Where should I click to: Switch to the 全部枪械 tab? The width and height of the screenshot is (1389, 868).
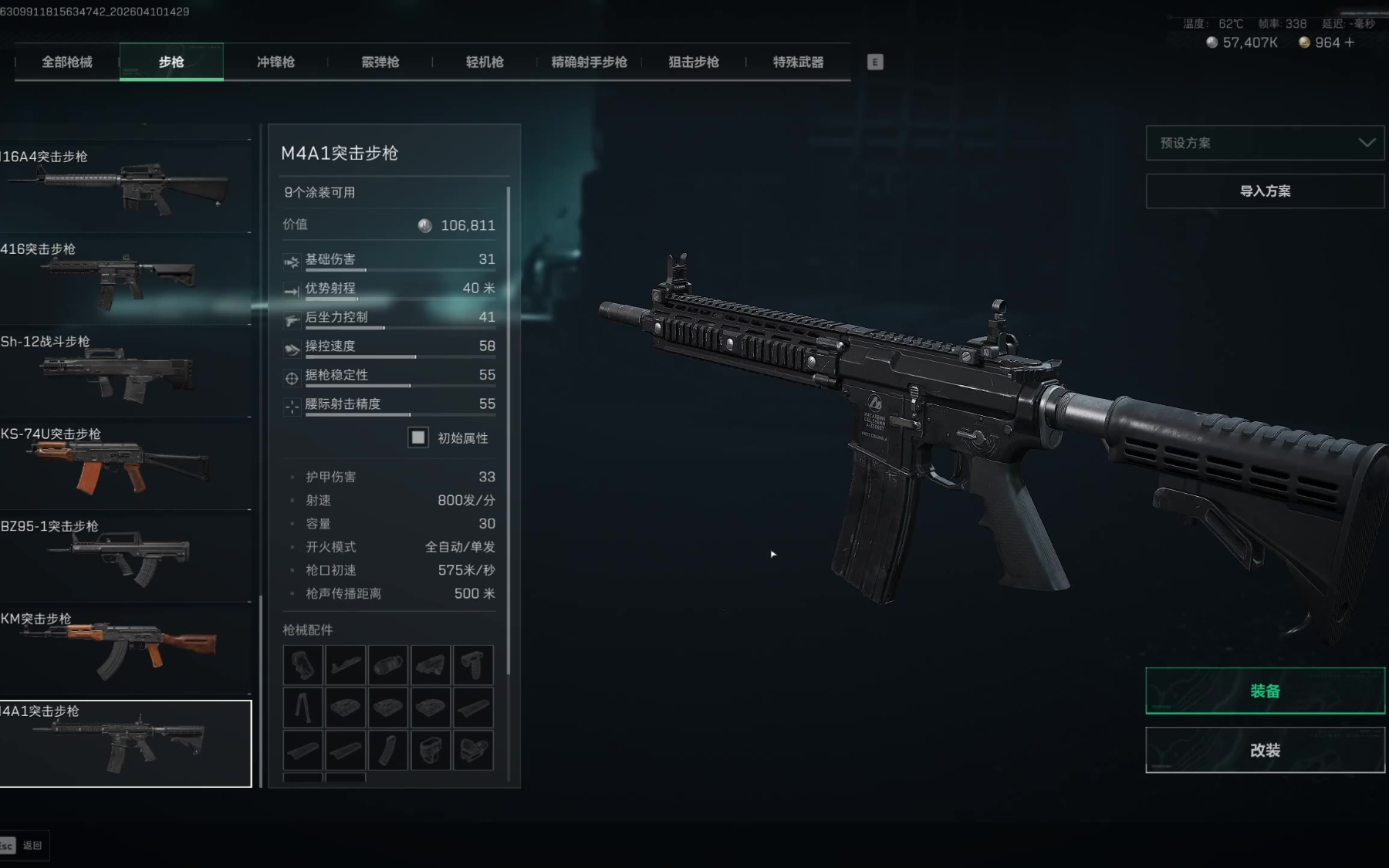pyautogui.click(x=67, y=62)
